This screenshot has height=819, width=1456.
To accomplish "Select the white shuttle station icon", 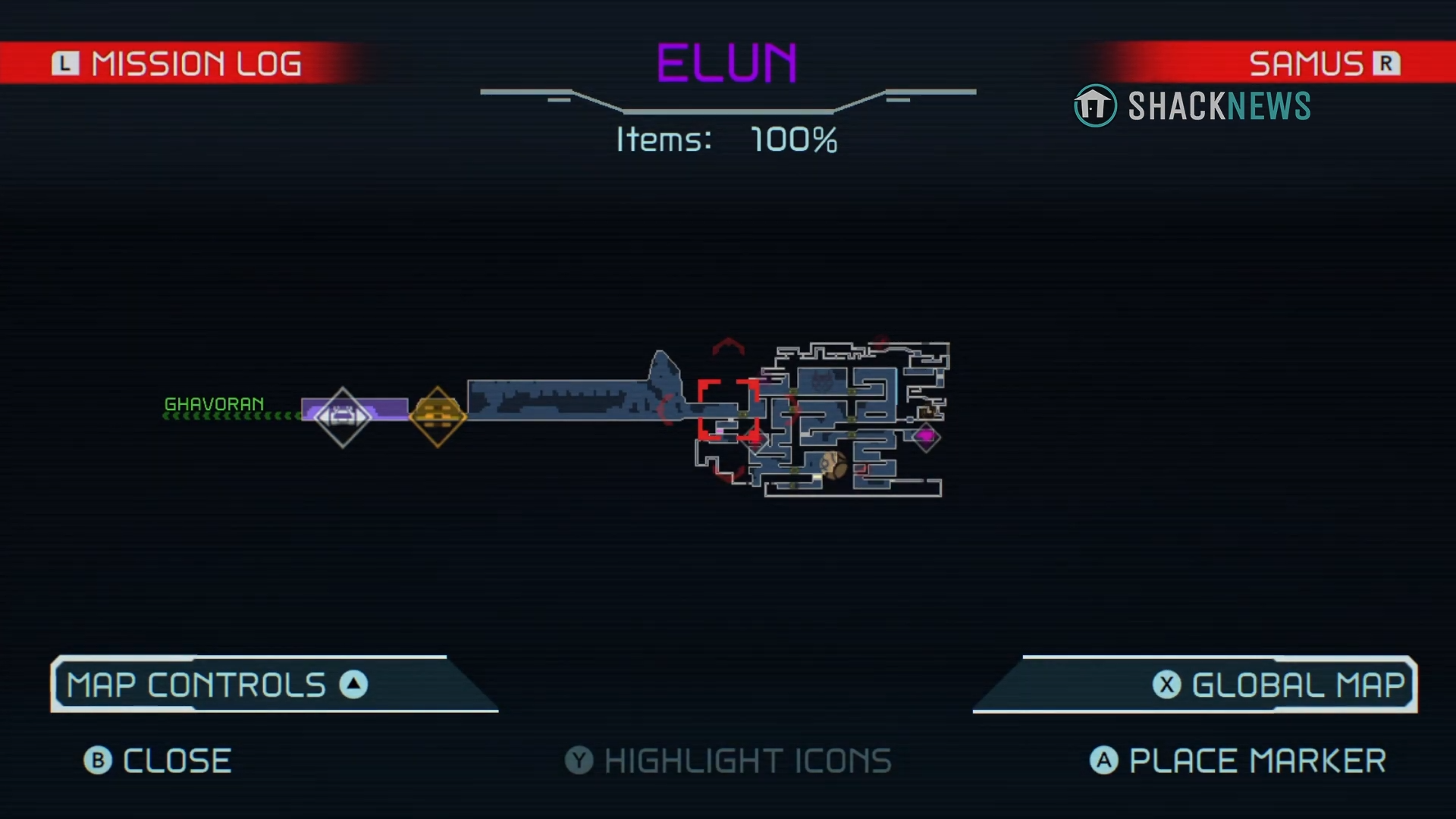I will pos(342,416).
